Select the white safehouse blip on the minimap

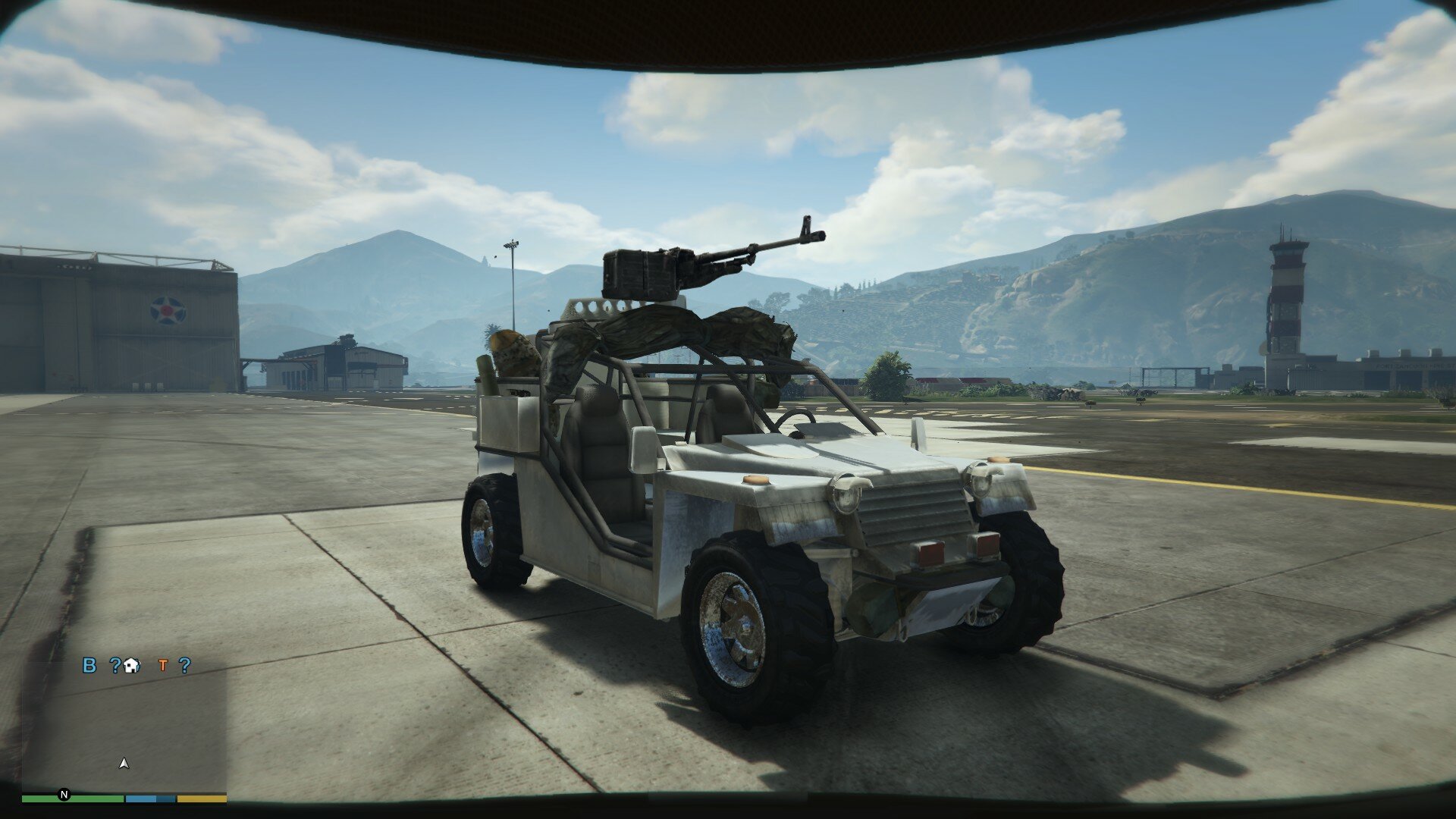[132, 666]
